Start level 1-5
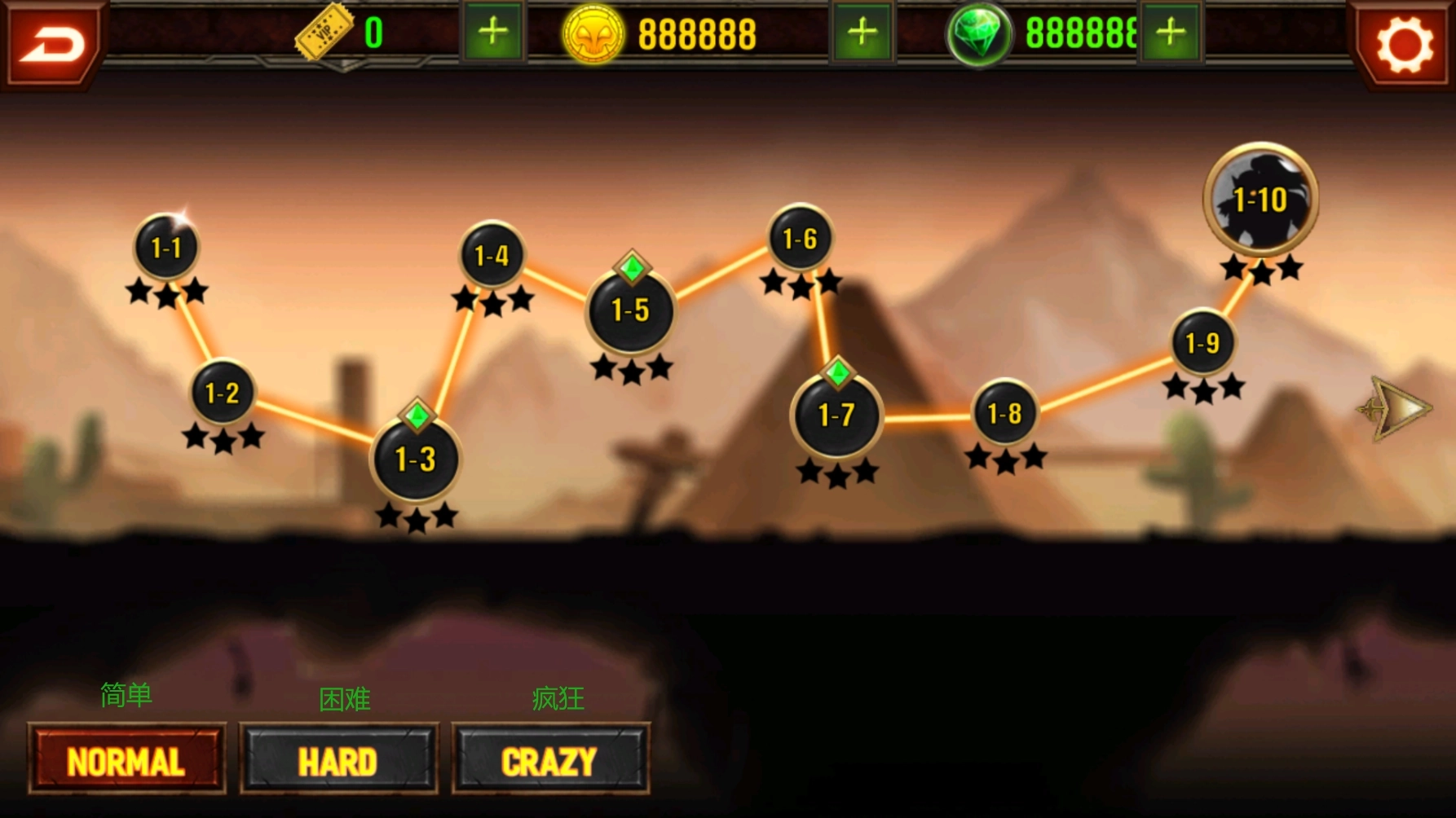Image resolution: width=1456 pixels, height=818 pixels. click(x=630, y=310)
